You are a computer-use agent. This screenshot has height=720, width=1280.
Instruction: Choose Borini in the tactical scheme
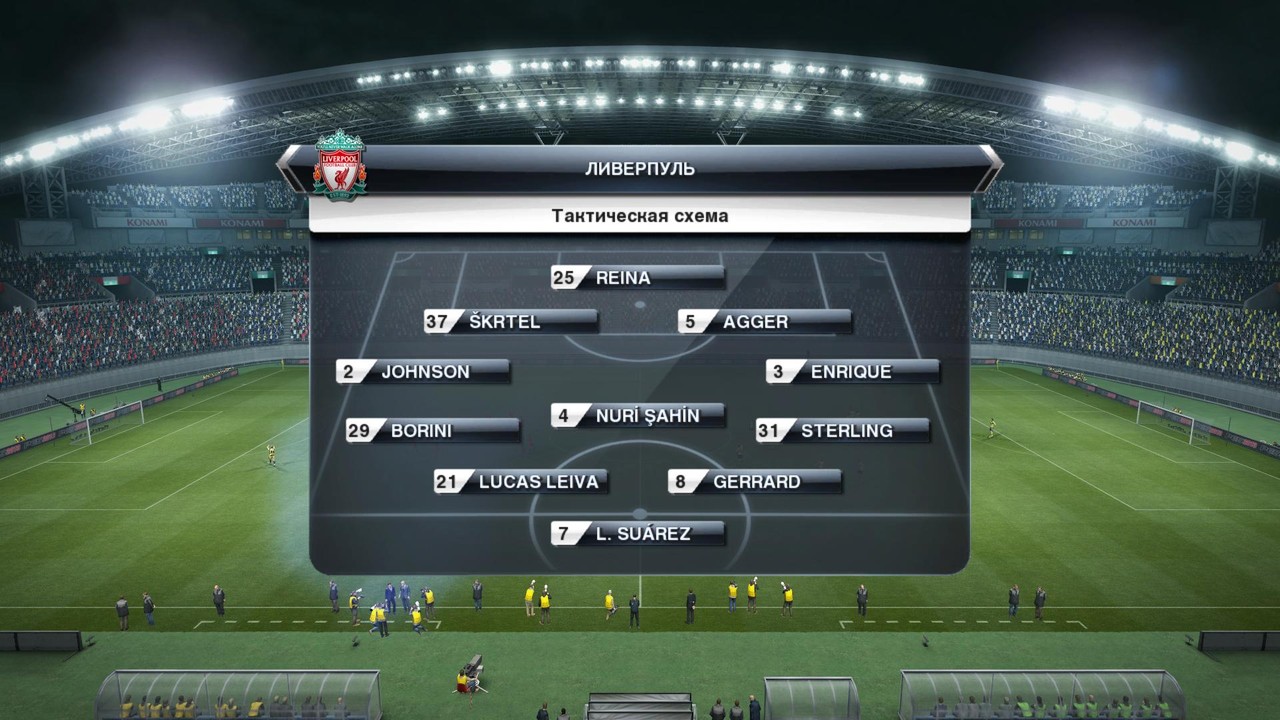click(x=433, y=431)
